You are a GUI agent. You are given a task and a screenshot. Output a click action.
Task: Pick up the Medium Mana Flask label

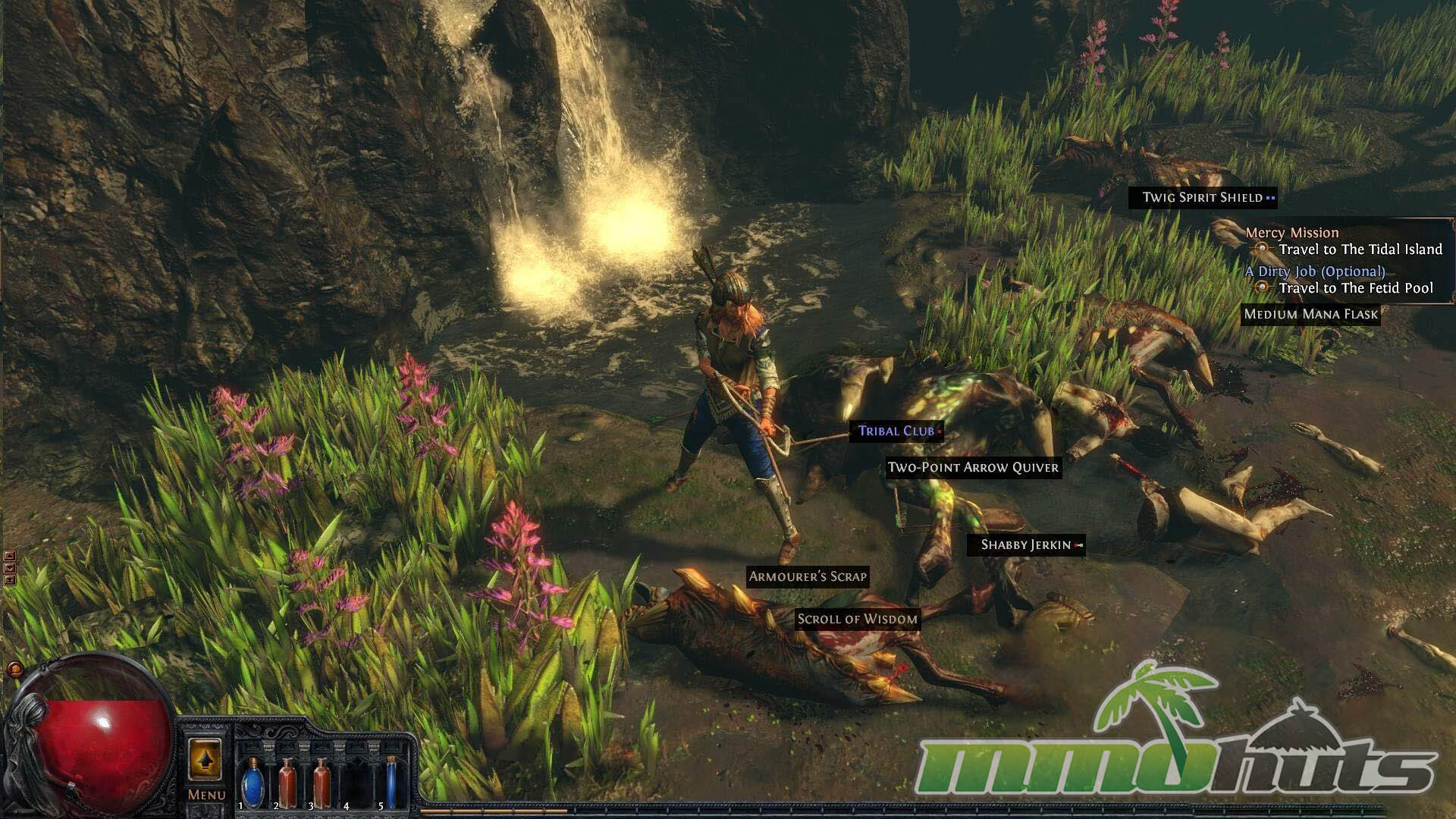tap(1310, 315)
